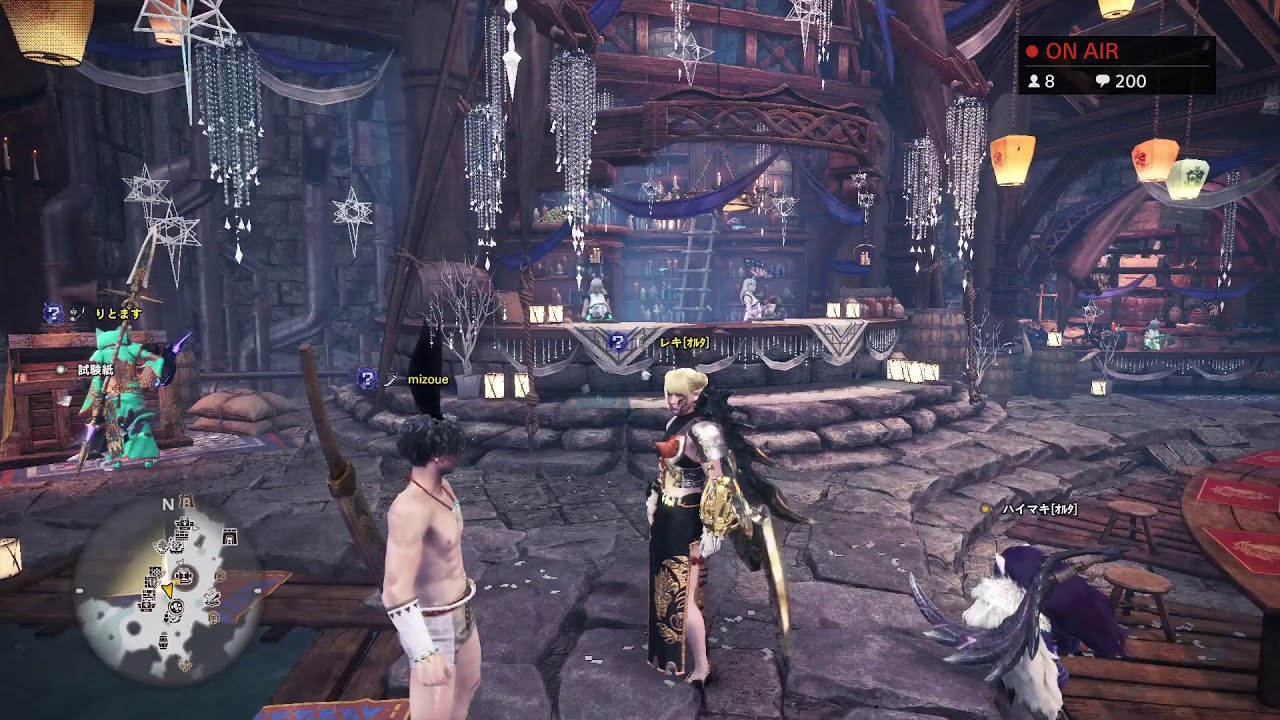Choose the レキ[オルタ] name tag

coord(685,342)
